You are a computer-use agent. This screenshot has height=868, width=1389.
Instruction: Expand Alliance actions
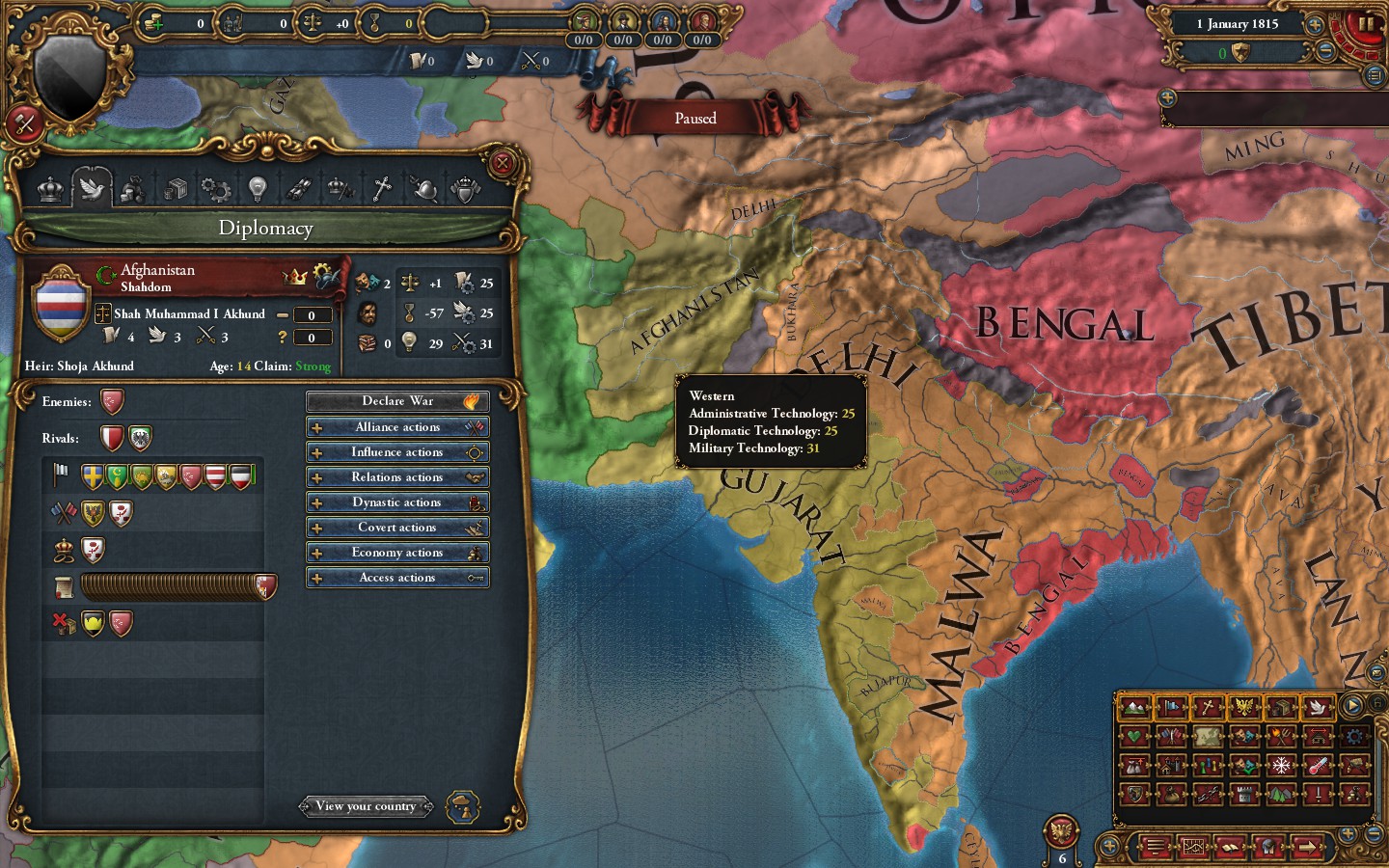(x=397, y=426)
